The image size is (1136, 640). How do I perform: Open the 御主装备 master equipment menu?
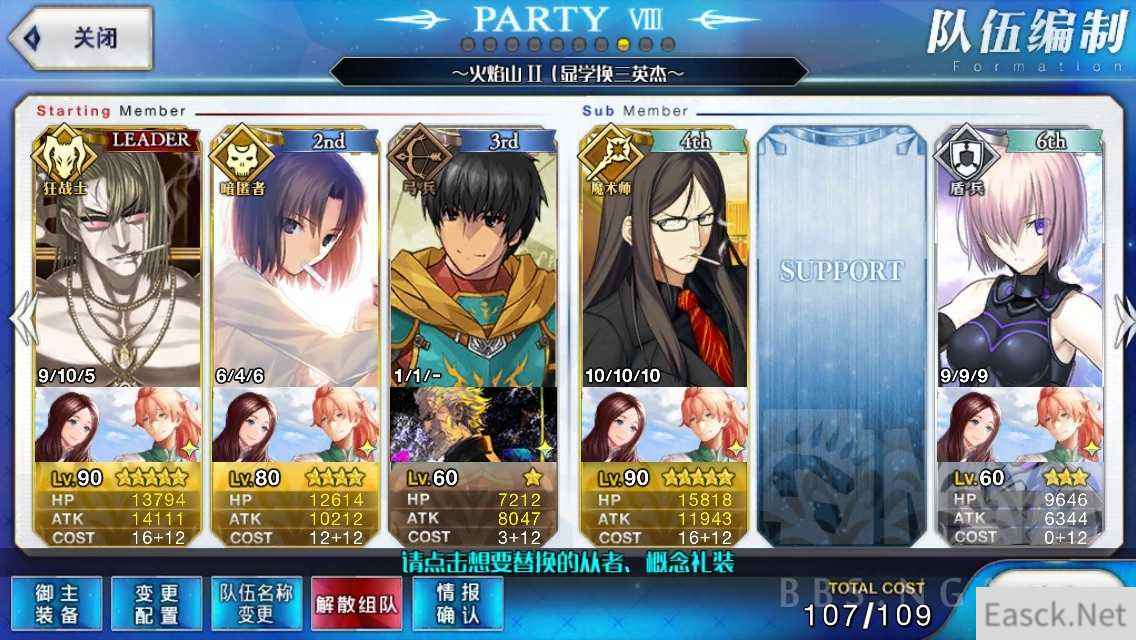point(56,603)
